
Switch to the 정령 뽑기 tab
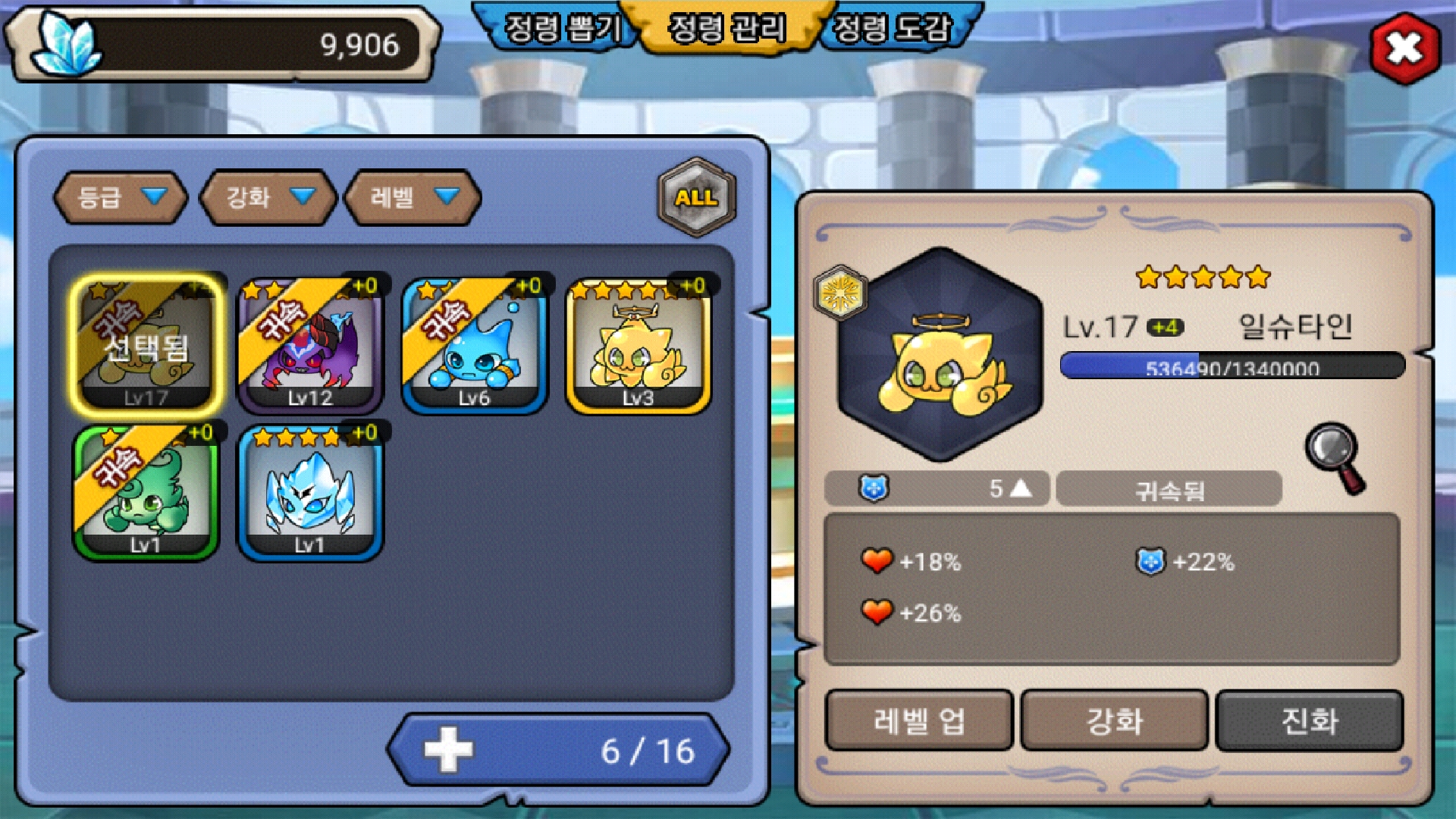(561, 29)
